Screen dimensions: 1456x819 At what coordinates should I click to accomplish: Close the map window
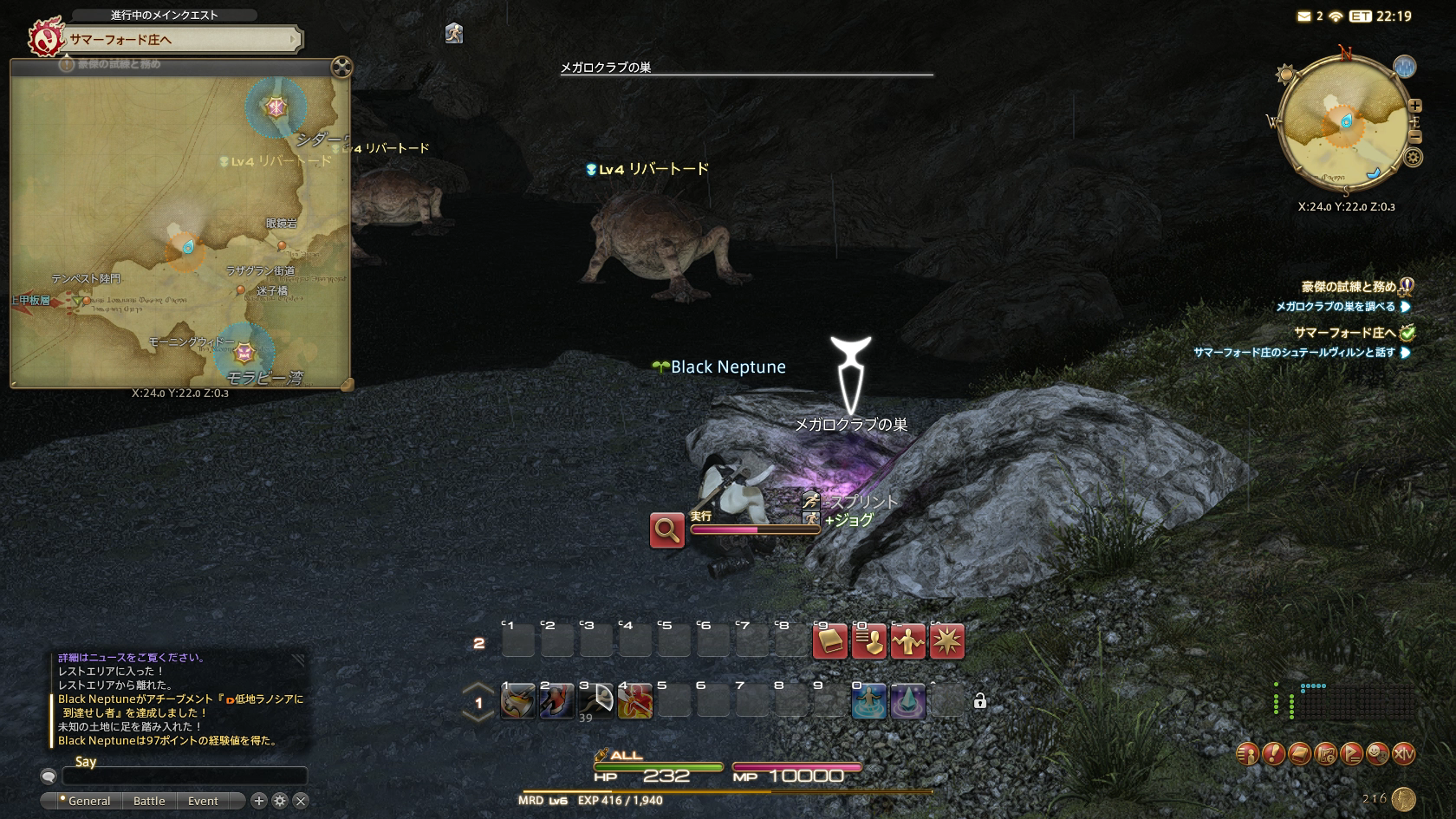[x=342, y=67]
